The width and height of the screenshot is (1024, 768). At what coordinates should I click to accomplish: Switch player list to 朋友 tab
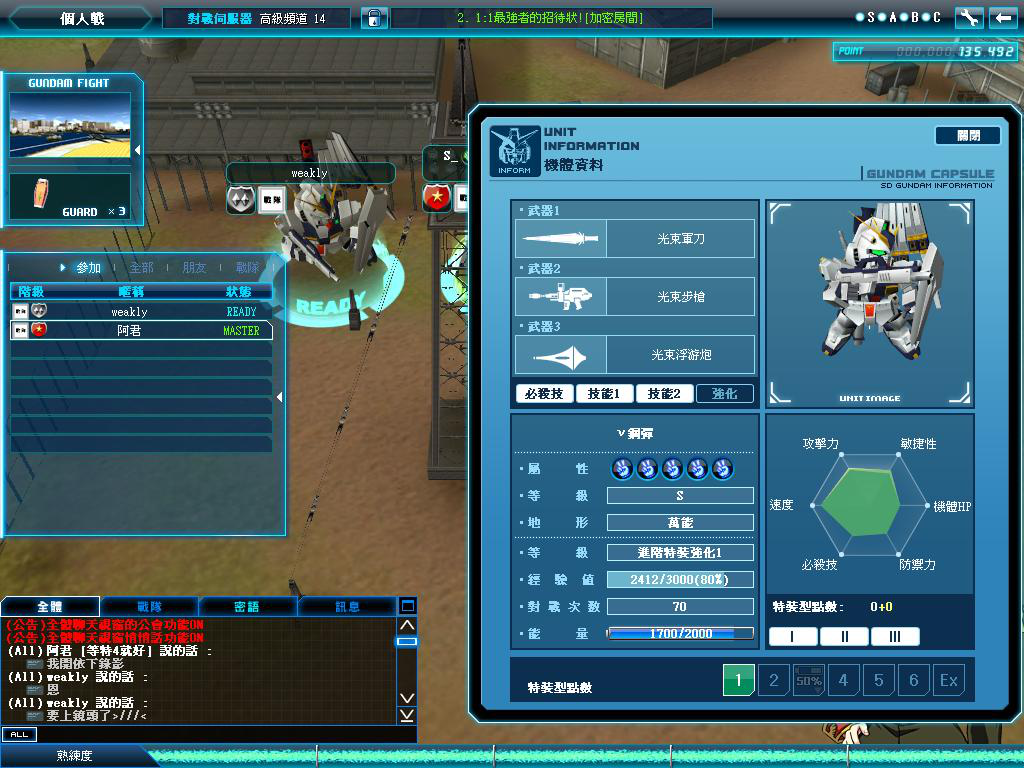pyautogui.click(x=194, y=268)
